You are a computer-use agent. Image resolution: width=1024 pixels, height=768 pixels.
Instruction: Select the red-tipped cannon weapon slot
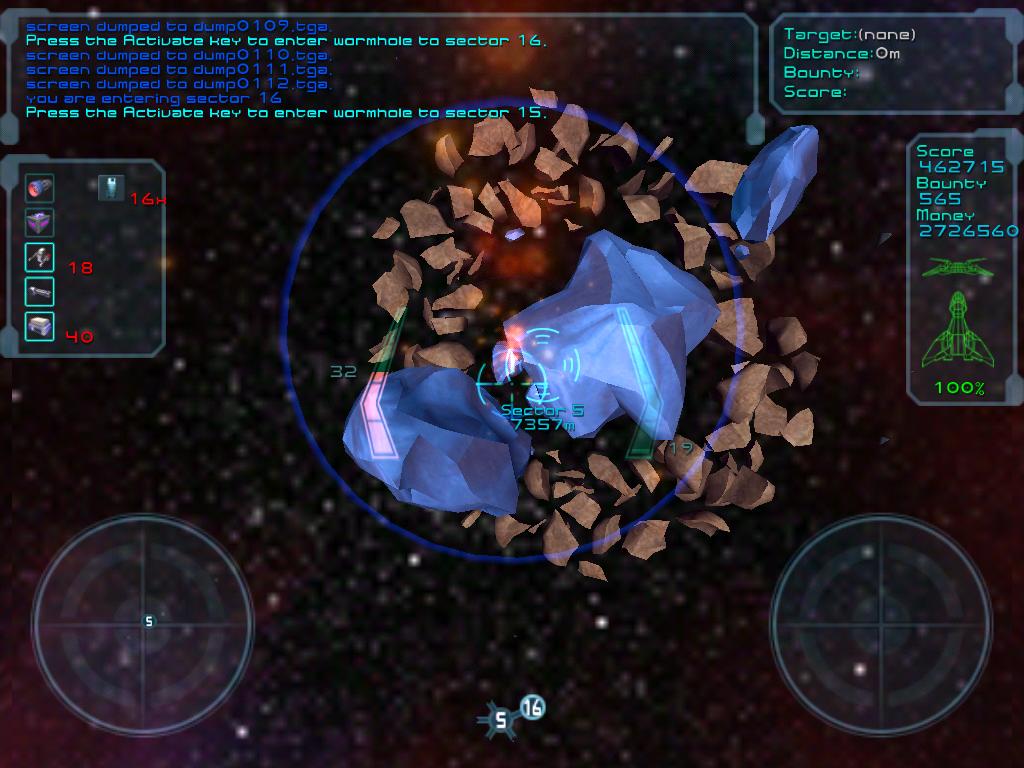(x=40, y=187)
